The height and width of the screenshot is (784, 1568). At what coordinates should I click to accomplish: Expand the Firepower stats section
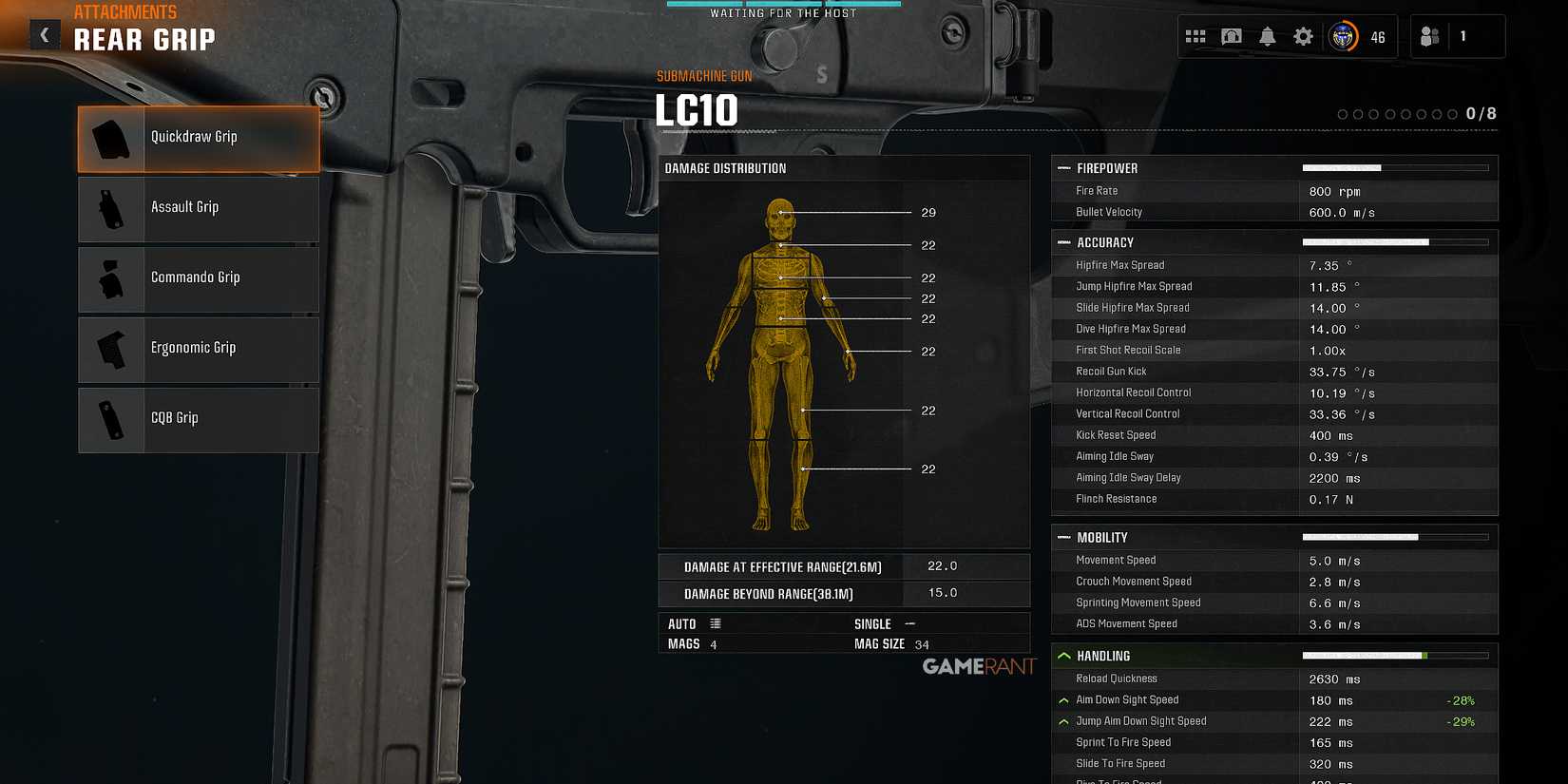click(1063, 167)
